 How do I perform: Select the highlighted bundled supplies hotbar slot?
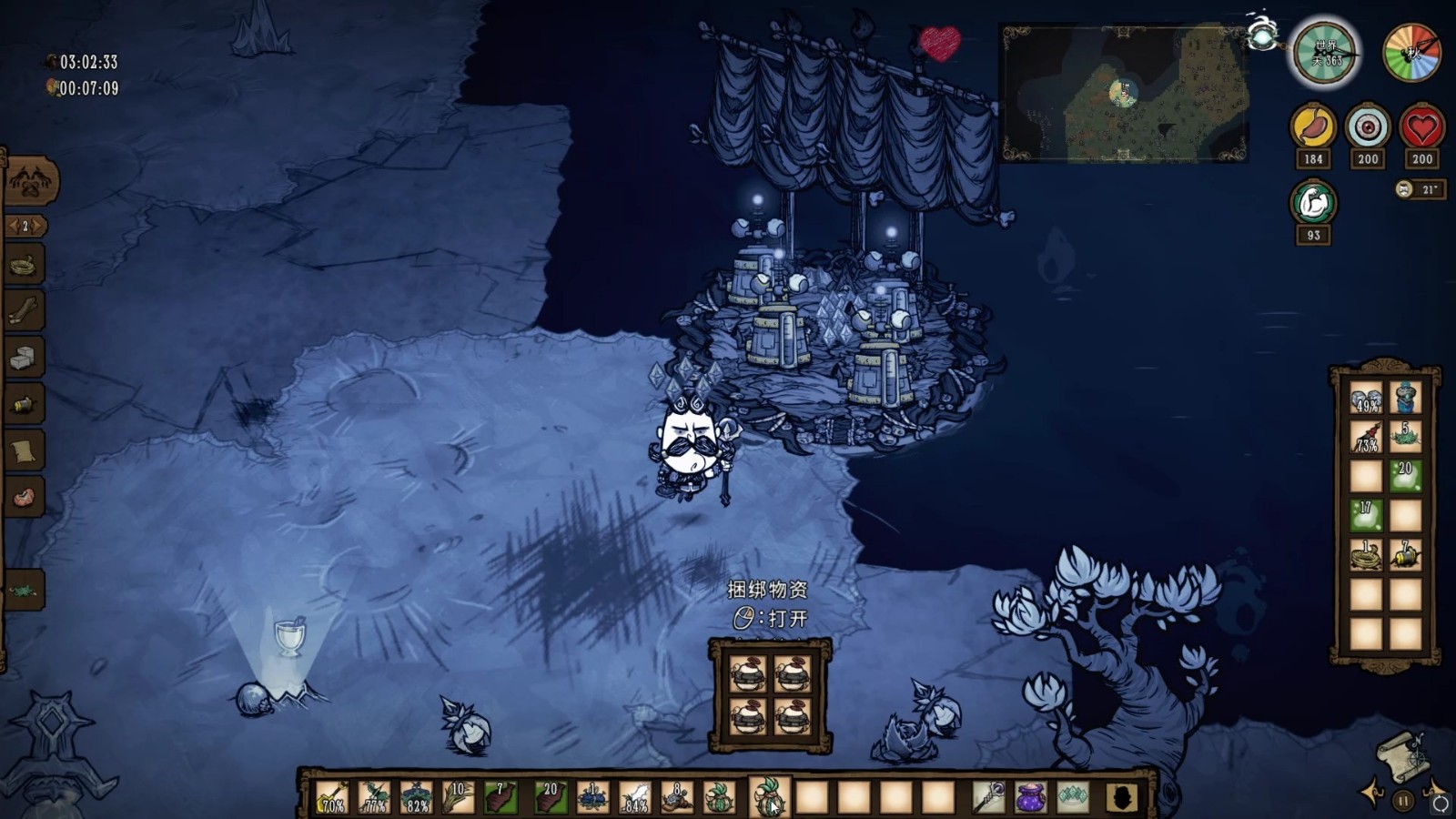769,798
